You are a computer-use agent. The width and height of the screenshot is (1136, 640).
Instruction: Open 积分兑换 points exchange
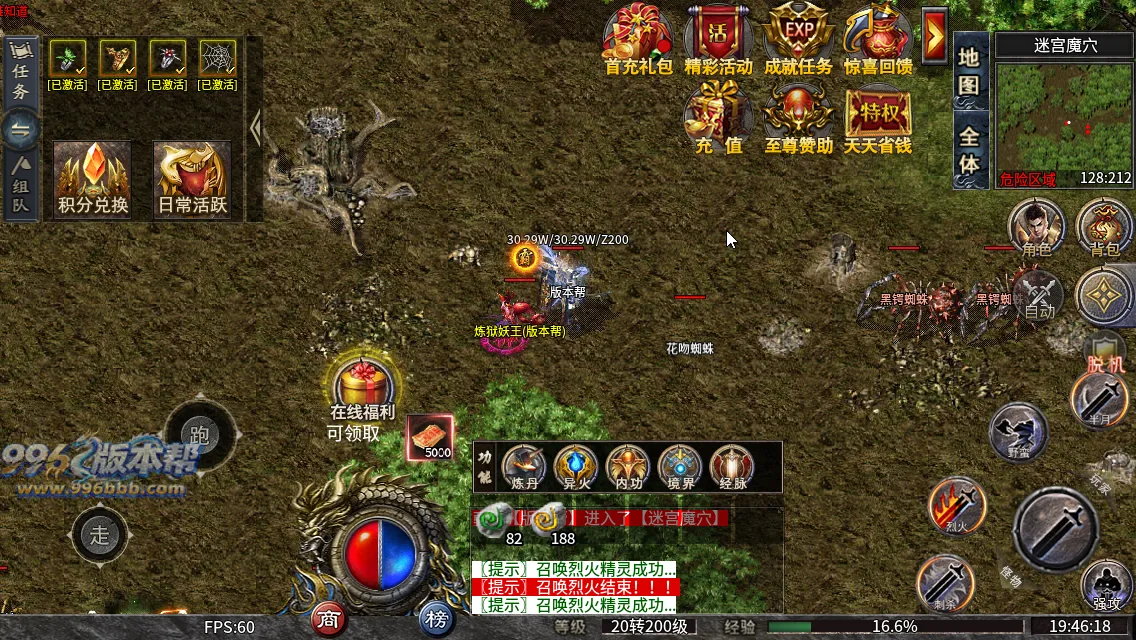[x=92, y=178]
